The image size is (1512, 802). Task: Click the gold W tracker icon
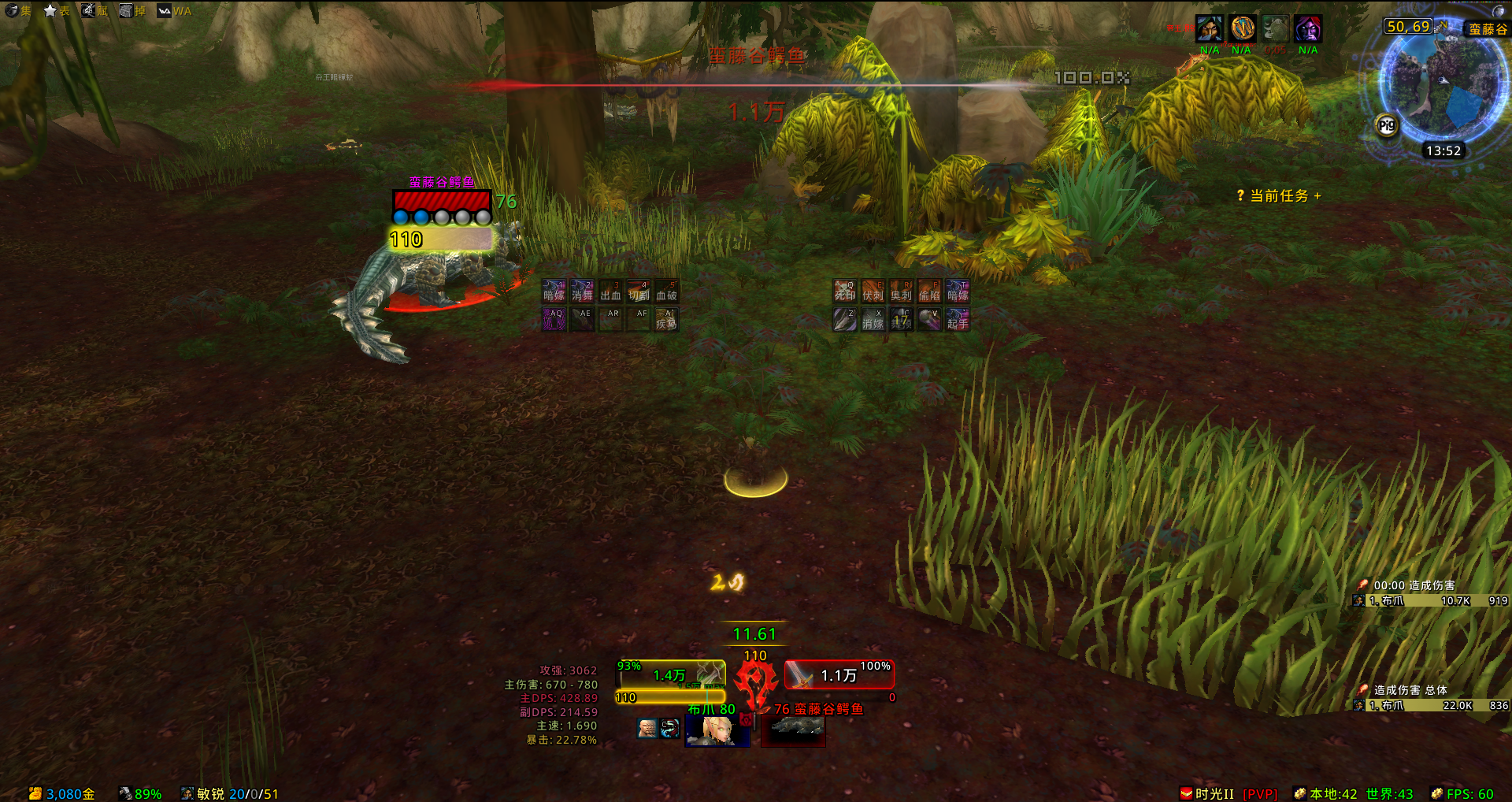point(1242,29)
